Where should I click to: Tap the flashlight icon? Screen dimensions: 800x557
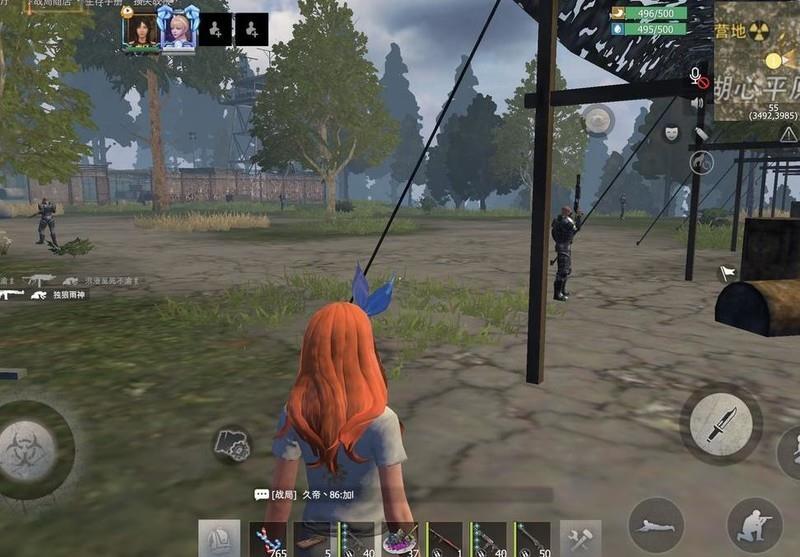(701, 133)
